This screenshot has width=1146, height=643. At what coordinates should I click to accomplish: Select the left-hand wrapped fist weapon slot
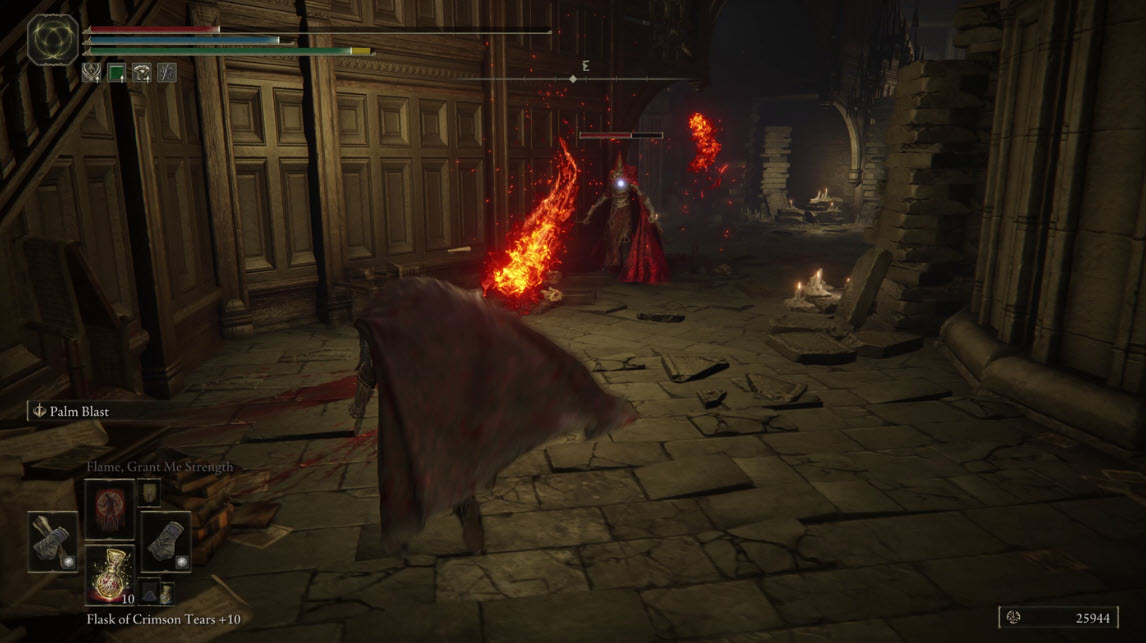pyautogui.click(x=54, y=542)
